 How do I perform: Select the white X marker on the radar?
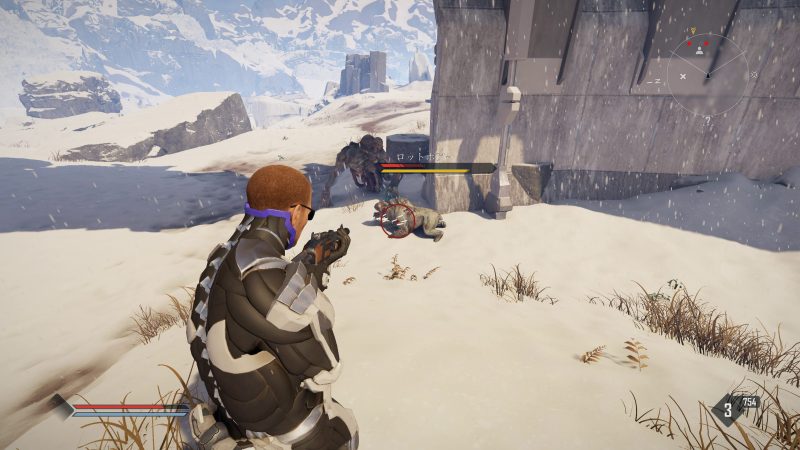pos(683,76)
